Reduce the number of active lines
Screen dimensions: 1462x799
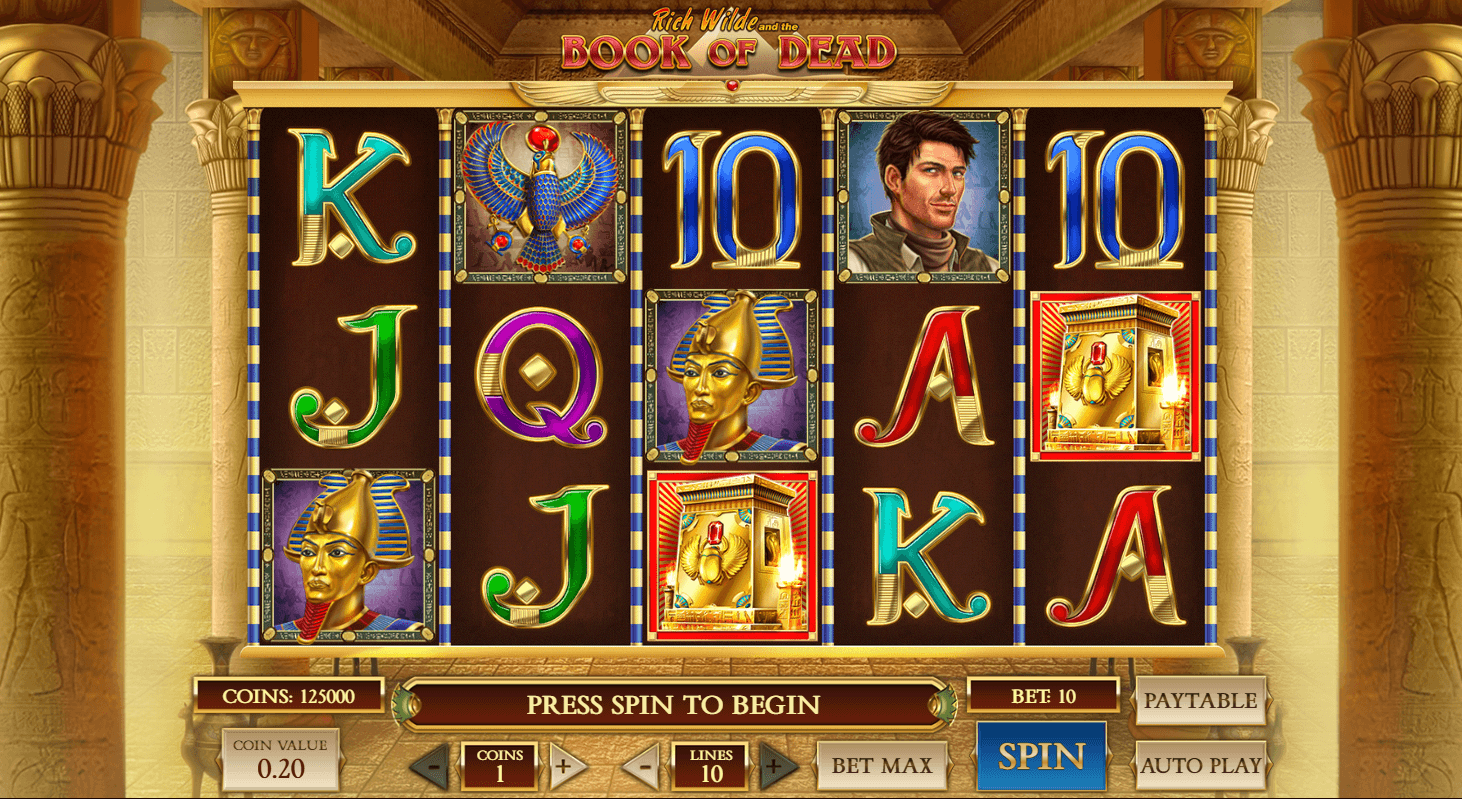(x=644, y=767)
